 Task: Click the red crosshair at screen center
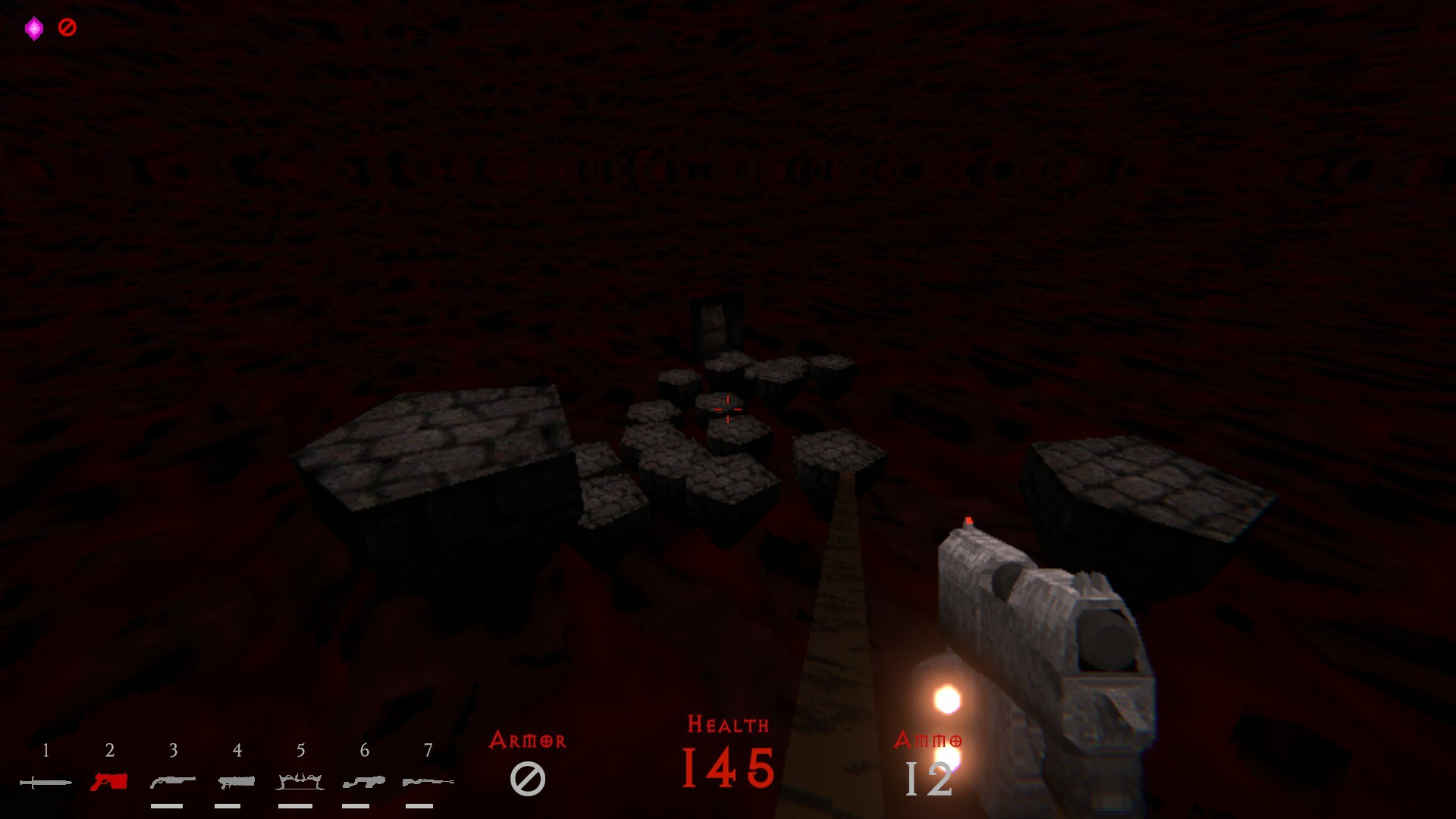726,408
